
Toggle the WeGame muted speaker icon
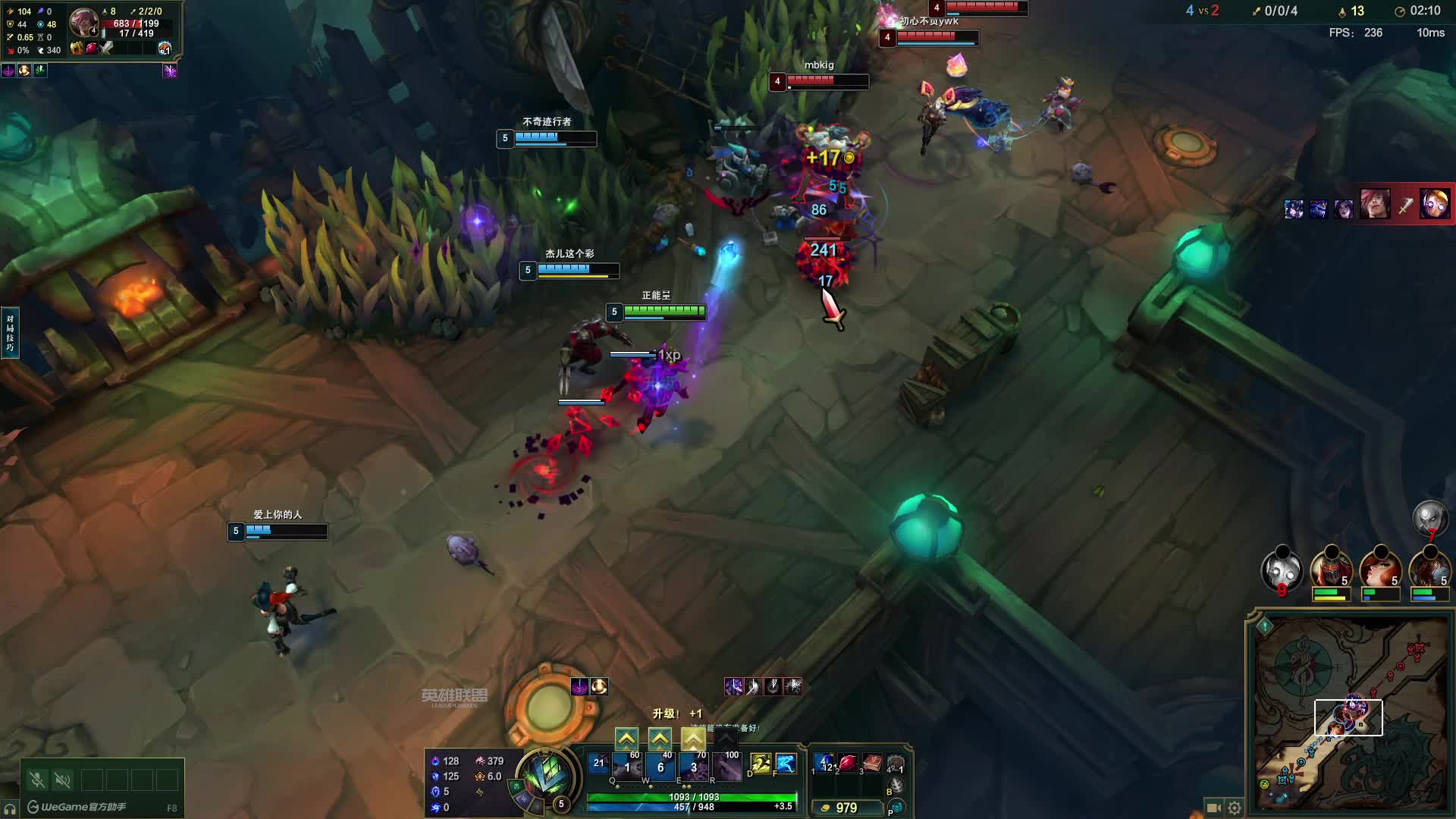pos(63,780)
